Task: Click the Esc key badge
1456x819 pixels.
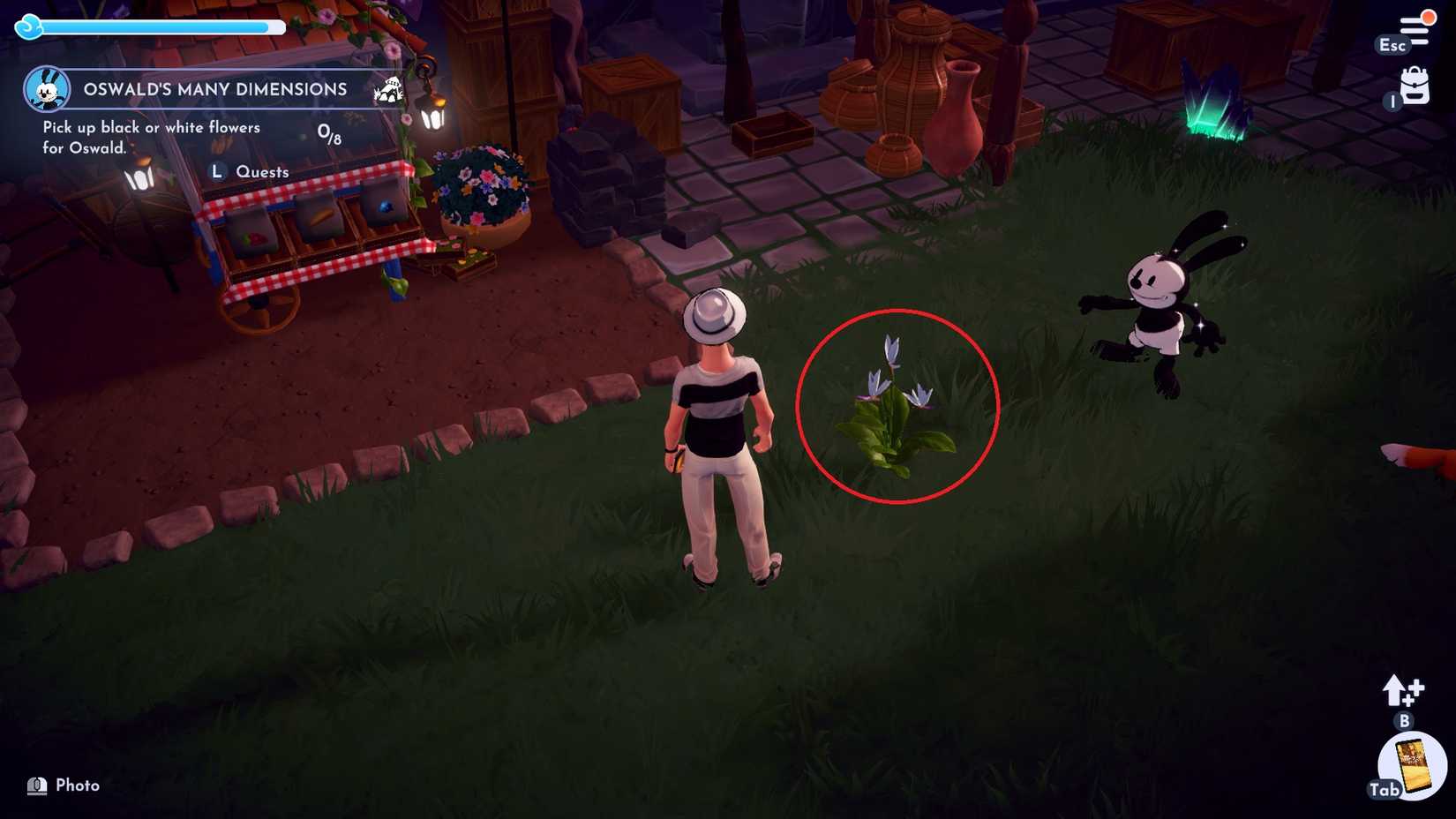Action: click(x=1392, y=44)
